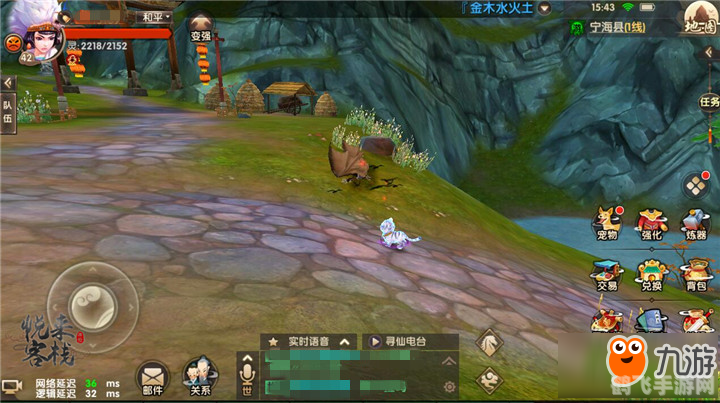Open the 强化 enhancement menu
Screen dimensions: 720x403
tap(652, 224)
